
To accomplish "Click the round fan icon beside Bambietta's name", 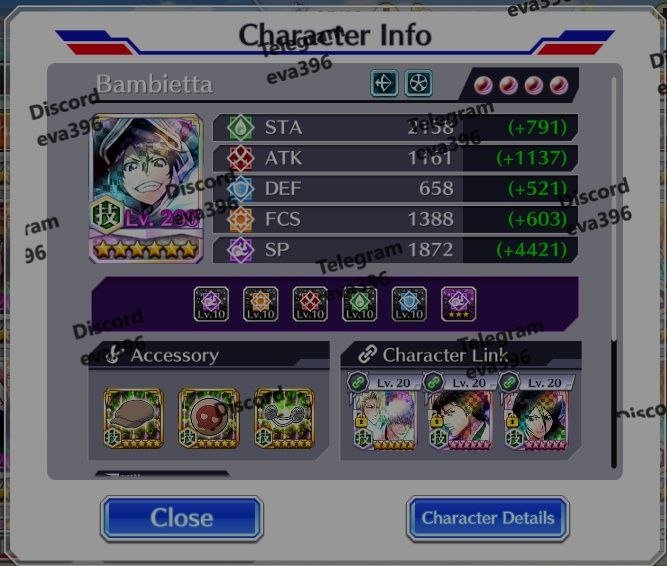I will tap(418, 83).
